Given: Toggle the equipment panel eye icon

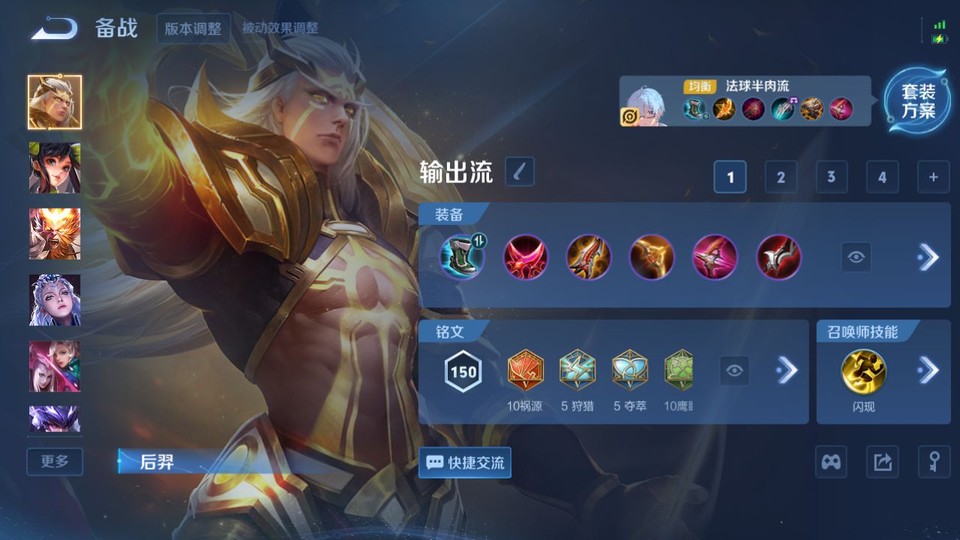Looking at the screenshot, I should pyautogui.click(x=856, y=257).
